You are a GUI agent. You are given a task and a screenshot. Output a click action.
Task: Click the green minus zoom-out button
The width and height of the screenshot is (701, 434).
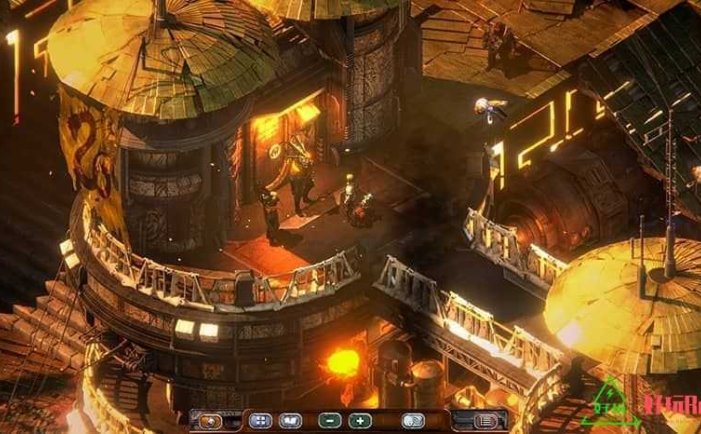[331, 421]
